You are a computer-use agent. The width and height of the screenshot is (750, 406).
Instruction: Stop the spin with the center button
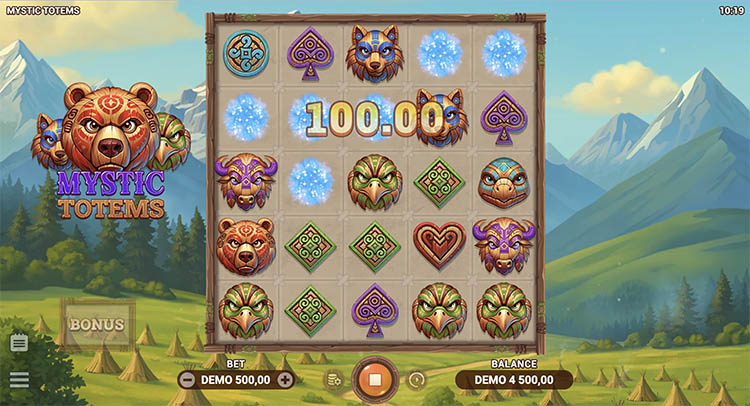(375, 380)
